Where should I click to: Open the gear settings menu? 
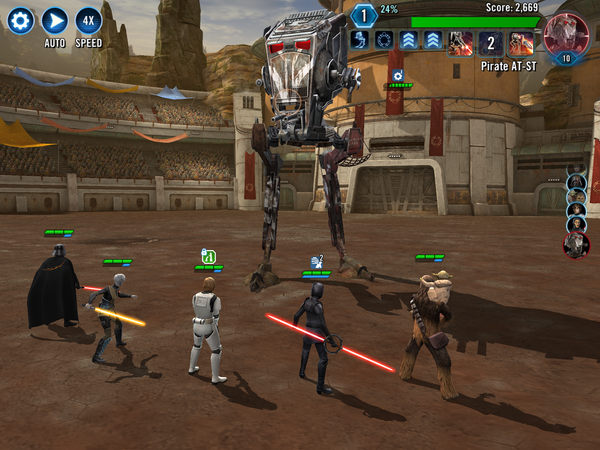pyautogui.click(x=21, y=20)
